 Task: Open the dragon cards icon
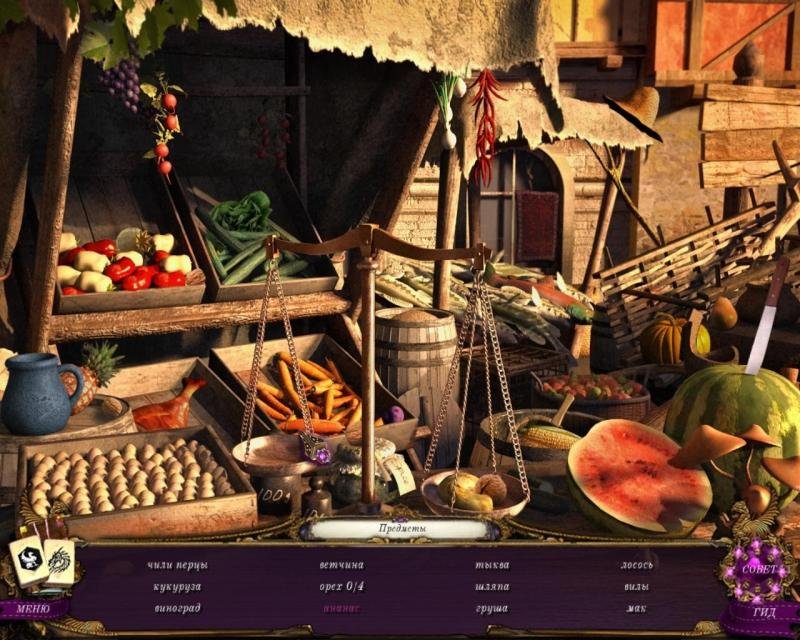click(40, 562)
